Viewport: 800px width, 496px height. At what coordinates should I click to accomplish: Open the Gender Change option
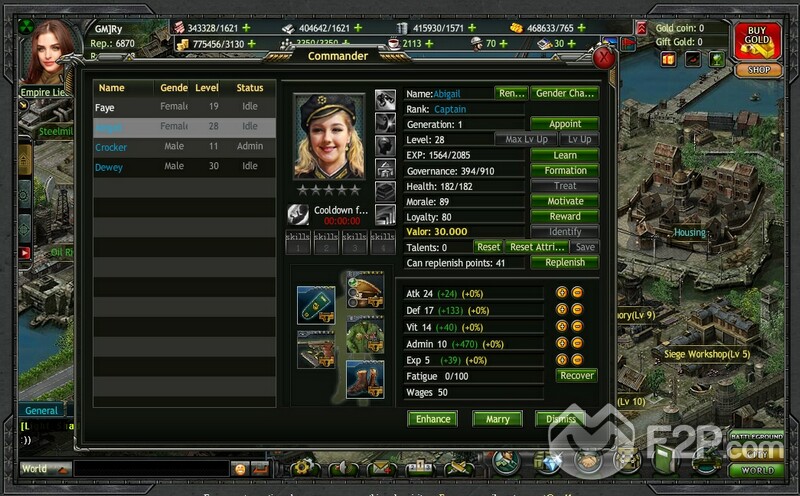564,93
